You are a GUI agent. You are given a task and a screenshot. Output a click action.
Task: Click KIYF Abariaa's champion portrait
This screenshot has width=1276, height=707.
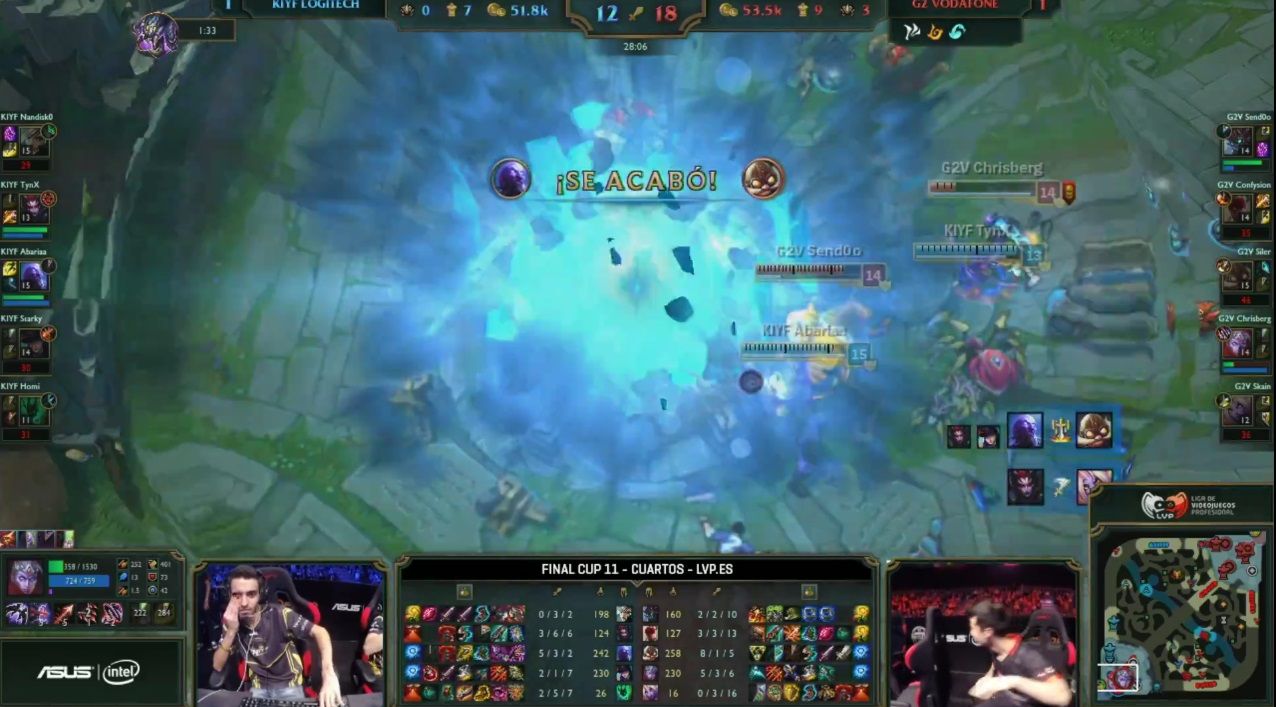pyautogui.click(x=33, y=275)
